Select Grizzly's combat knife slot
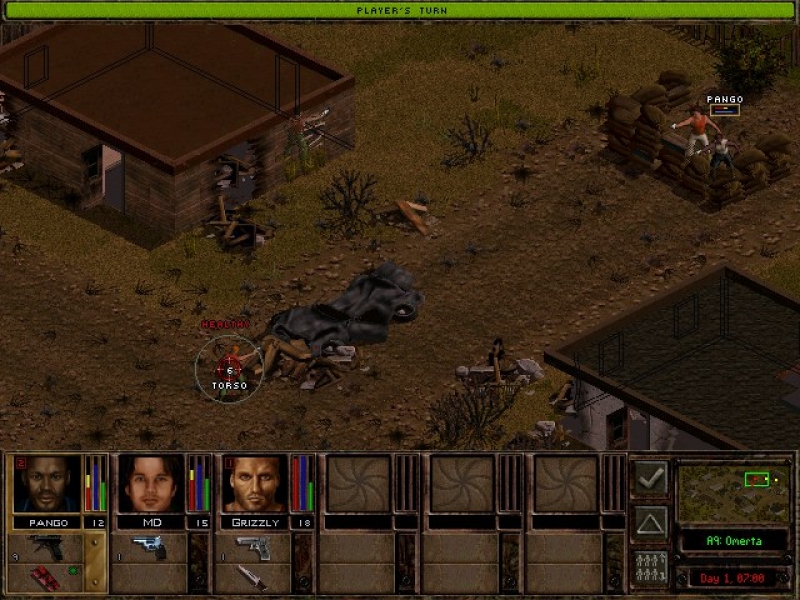Viewport: 800px width, 600px height. [253, 577]
